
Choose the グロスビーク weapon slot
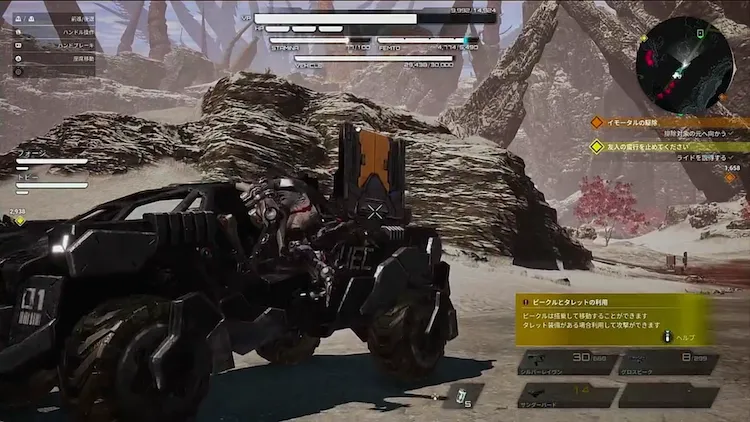(x=667, y=362)
